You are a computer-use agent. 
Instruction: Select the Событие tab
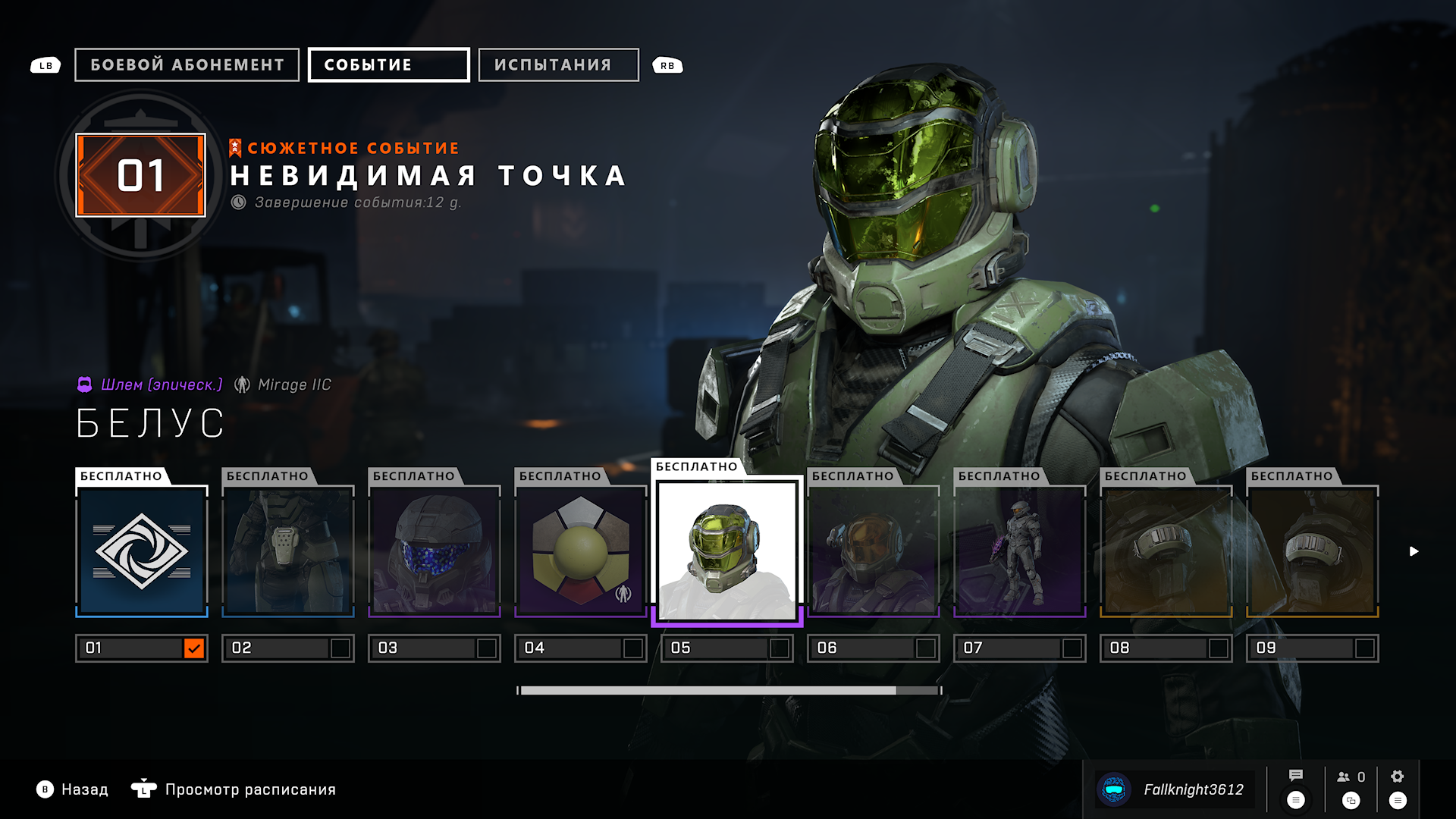388,65
